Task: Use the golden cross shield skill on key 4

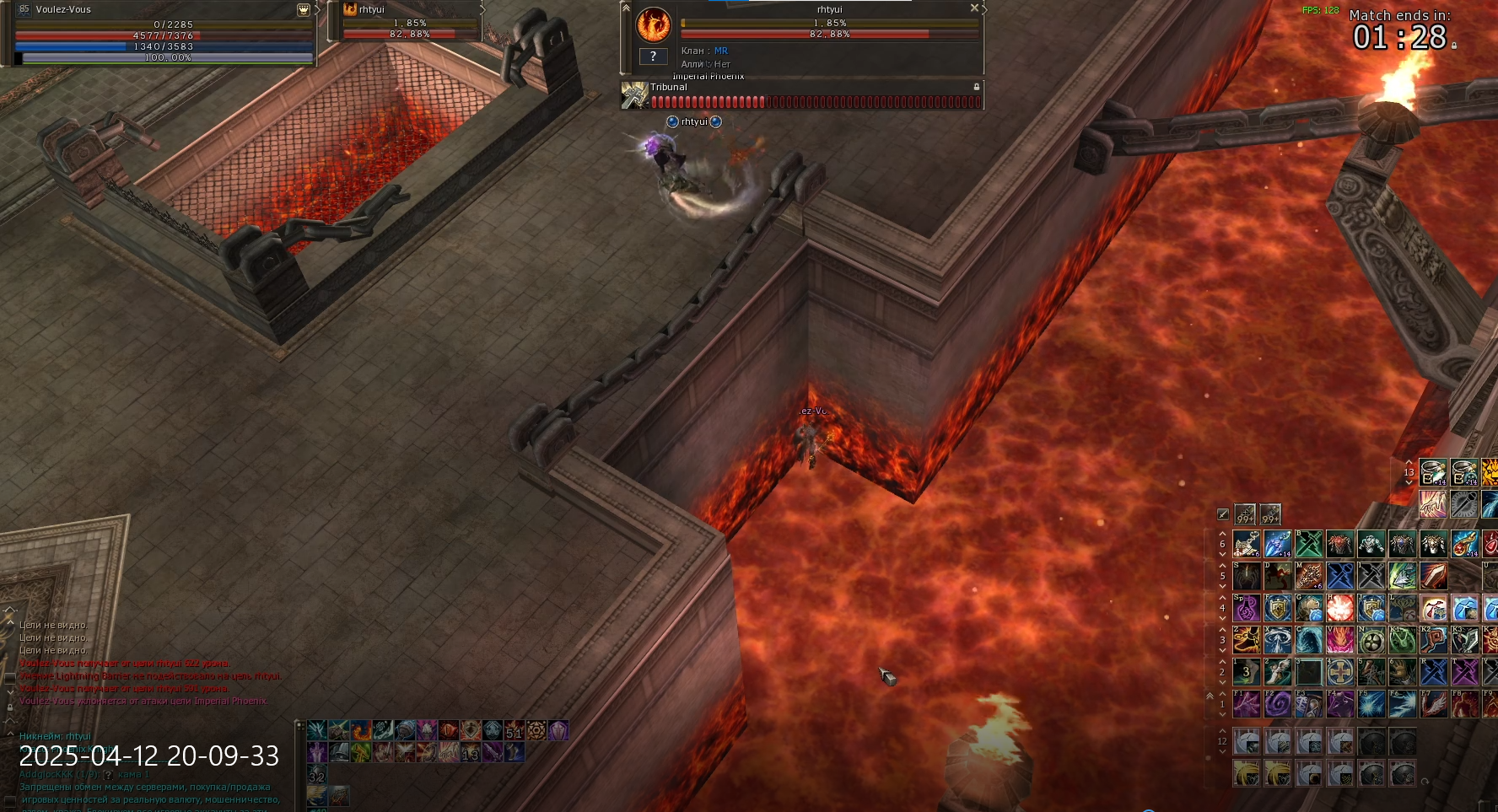Action: (x=1340, y=672)
